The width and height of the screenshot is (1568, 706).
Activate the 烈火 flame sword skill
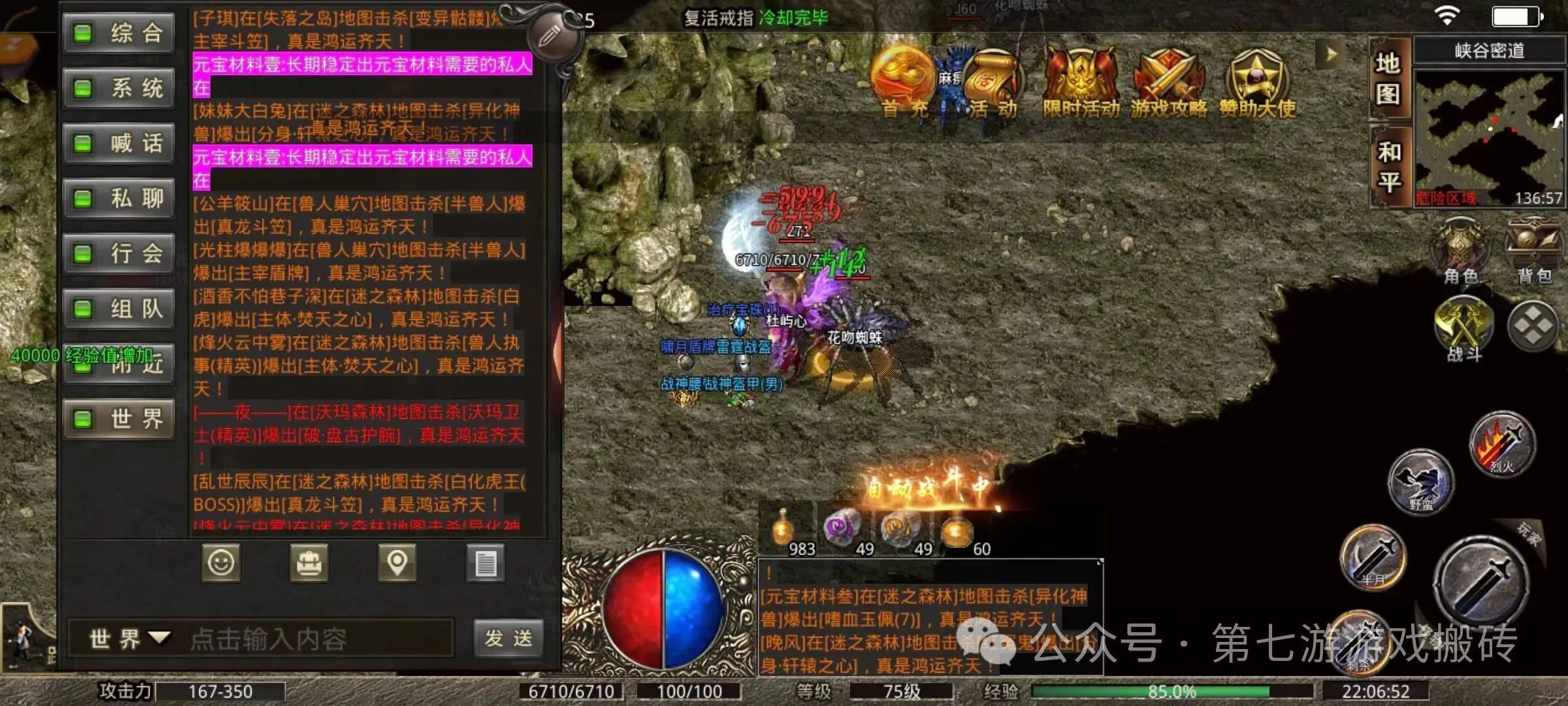1502,445
